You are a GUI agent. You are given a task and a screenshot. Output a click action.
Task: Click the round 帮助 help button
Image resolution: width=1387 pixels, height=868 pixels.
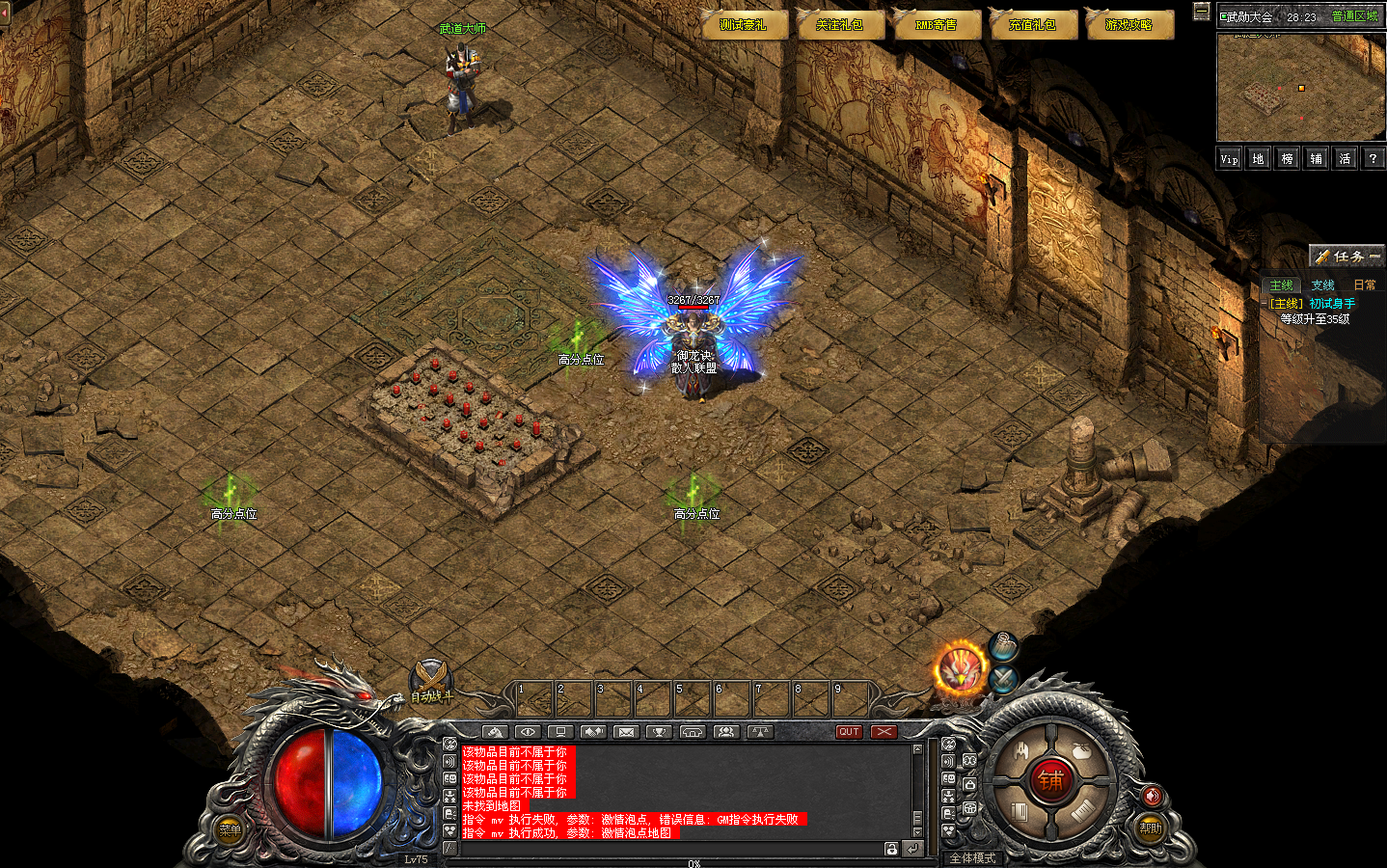[x=1150, y=827]
